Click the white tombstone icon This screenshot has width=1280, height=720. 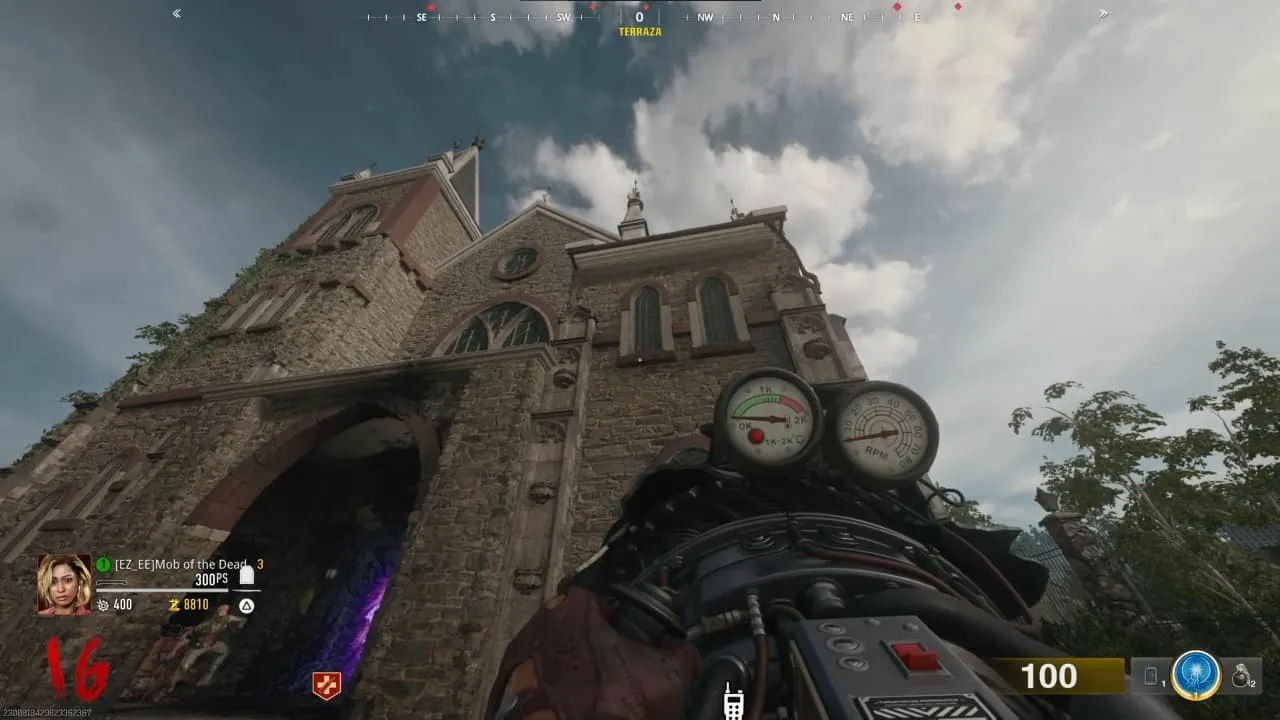tap(246, 575)
